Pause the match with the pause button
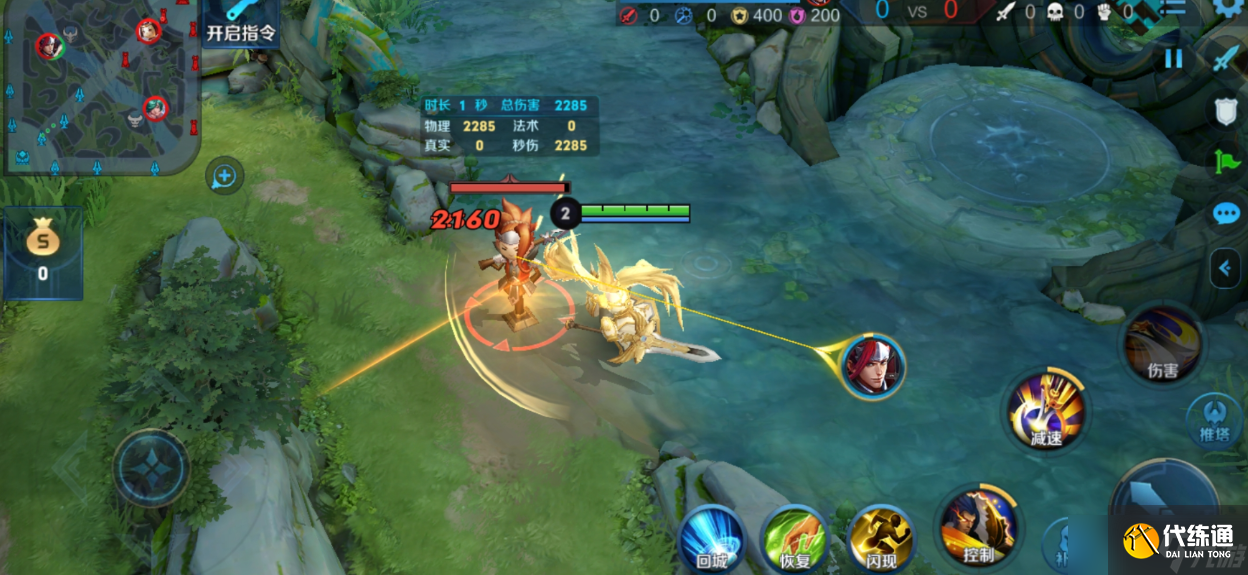This screenshot has height=575, width=1248. 1173,58
